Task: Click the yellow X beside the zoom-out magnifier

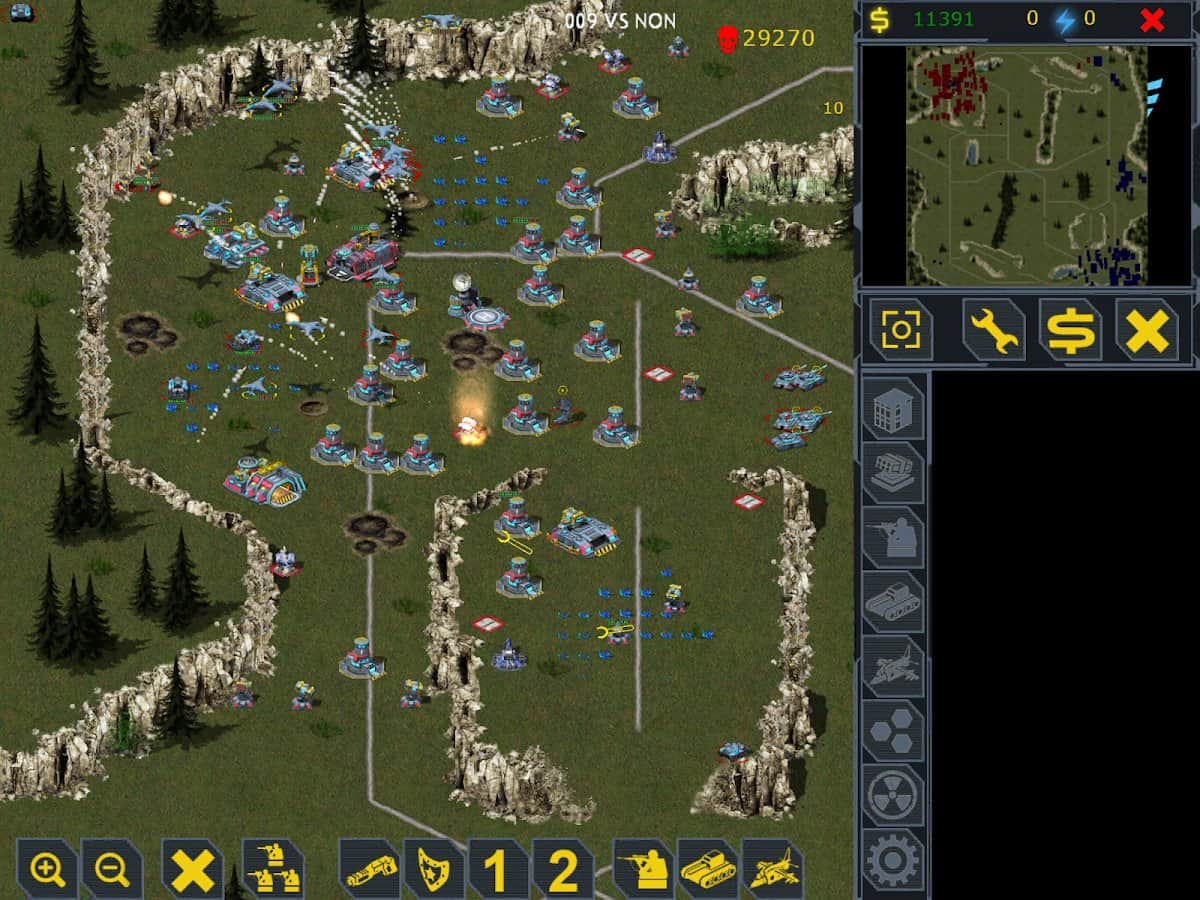Action: point(192,869)
